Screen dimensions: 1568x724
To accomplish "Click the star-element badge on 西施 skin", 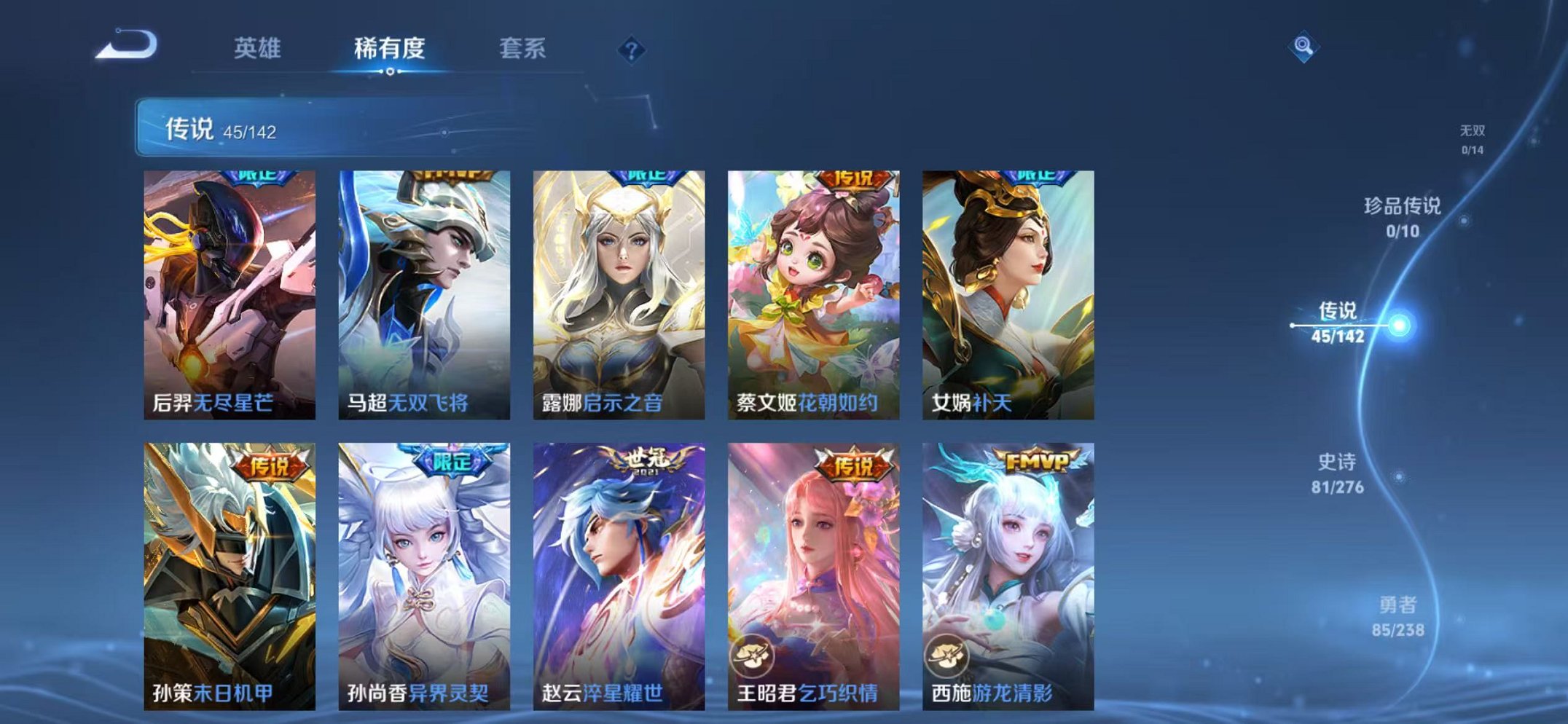I will coord(949,655).
